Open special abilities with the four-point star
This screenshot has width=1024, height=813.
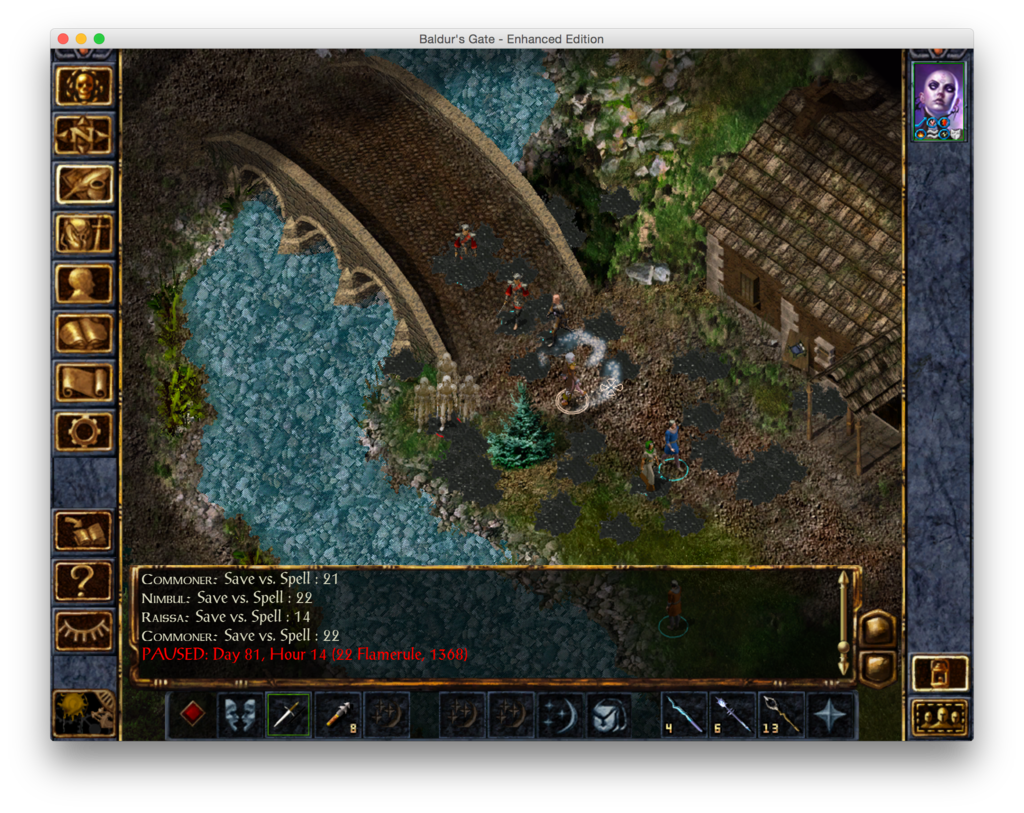(x=832, y=715)
